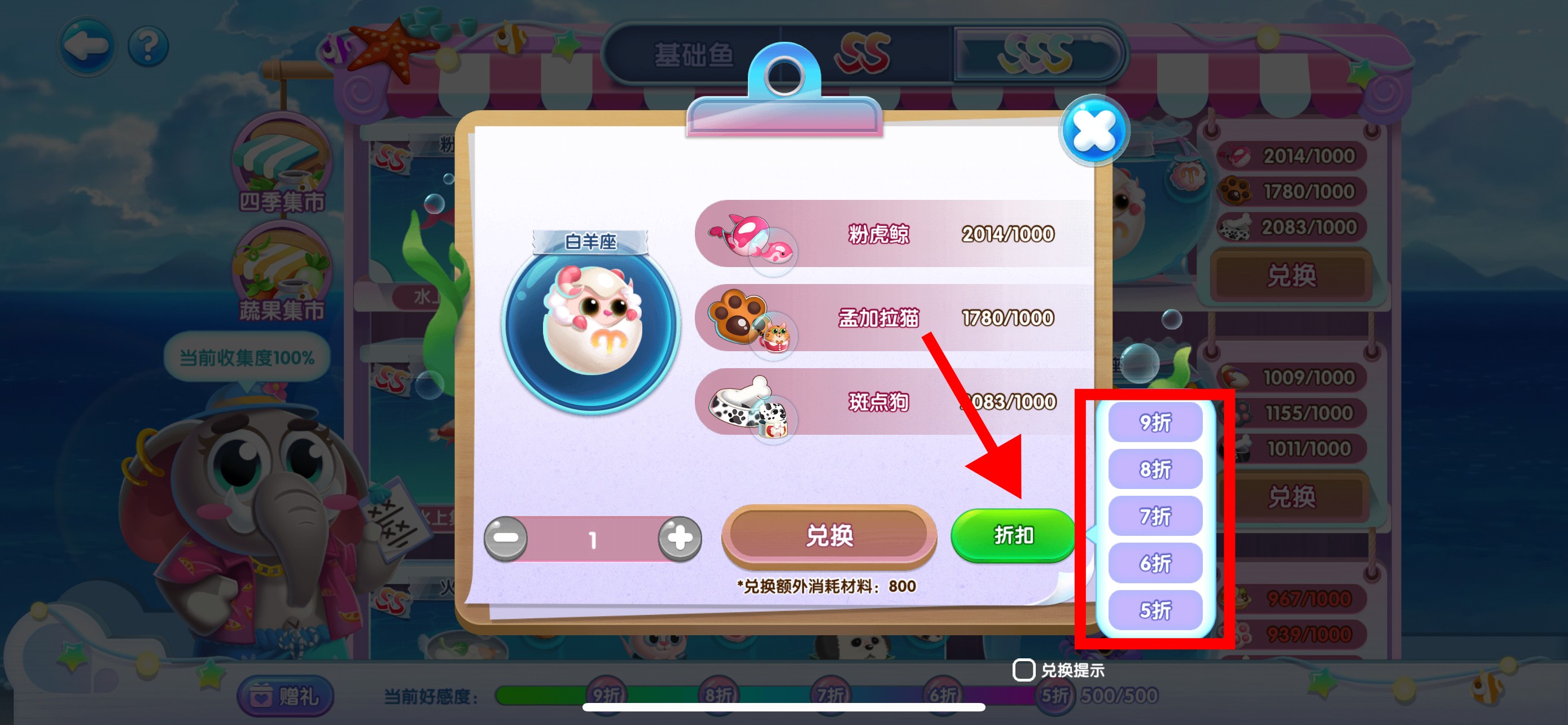Click the 斑点狗 bone bowl icon

tap(743, 403)
